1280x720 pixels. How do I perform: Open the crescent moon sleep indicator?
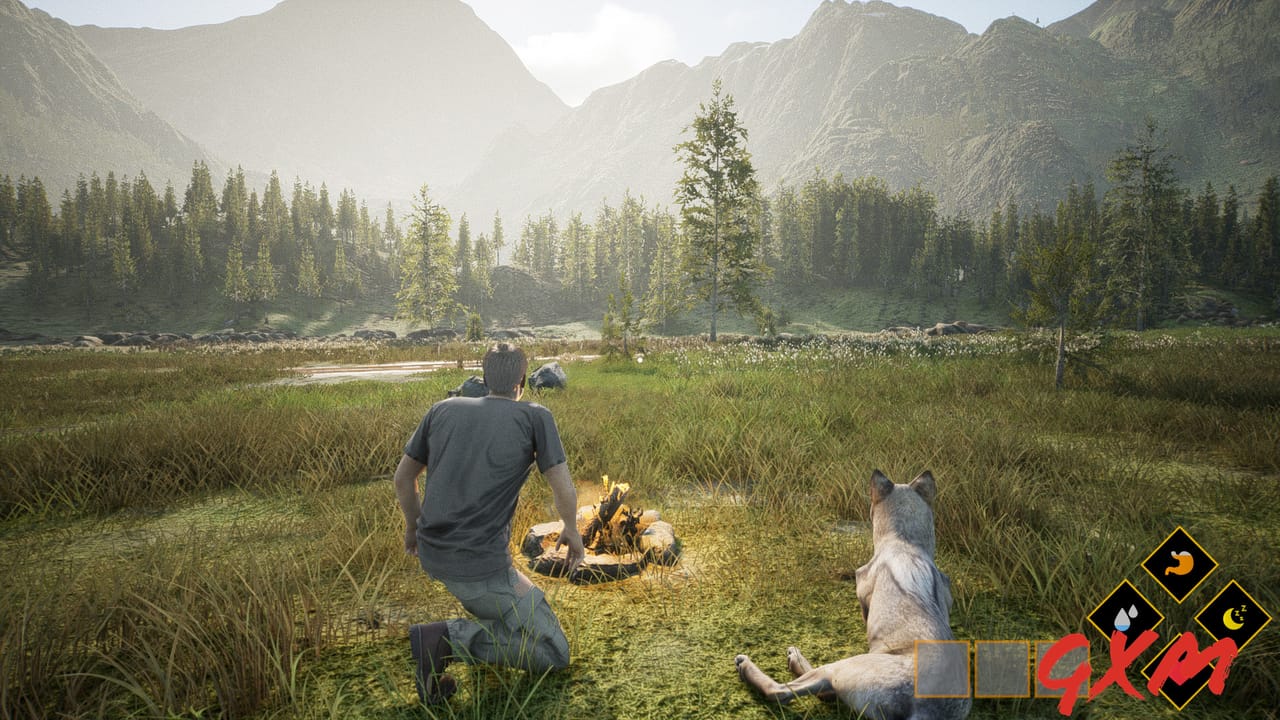click(x=1234, y=617)
